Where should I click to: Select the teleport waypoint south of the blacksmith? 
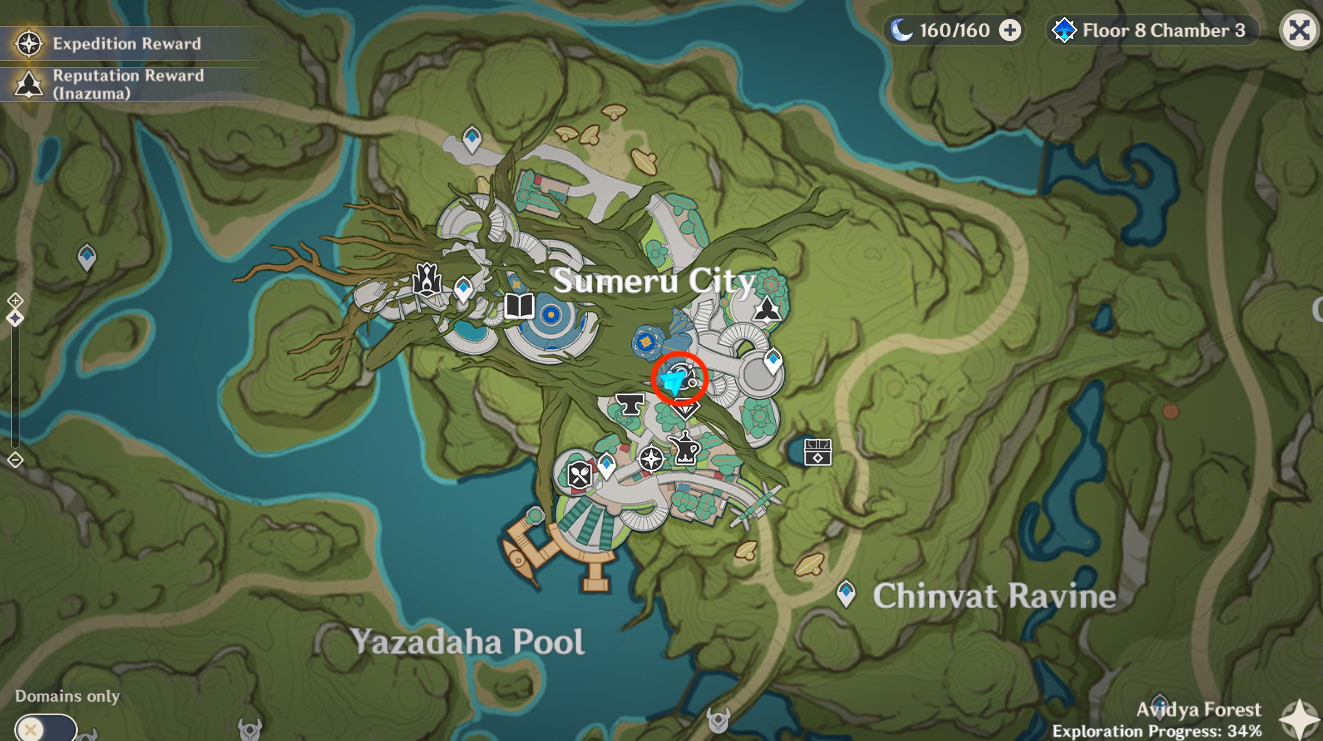(608, 464)
